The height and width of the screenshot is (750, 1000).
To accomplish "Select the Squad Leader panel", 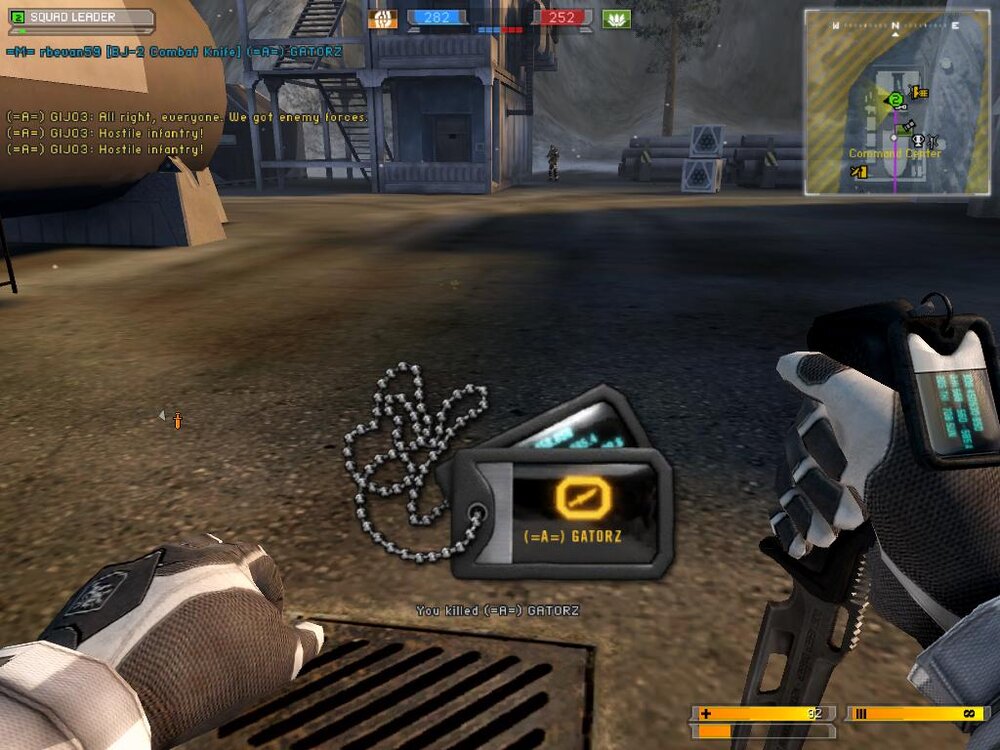I will [x=80, y=17].
